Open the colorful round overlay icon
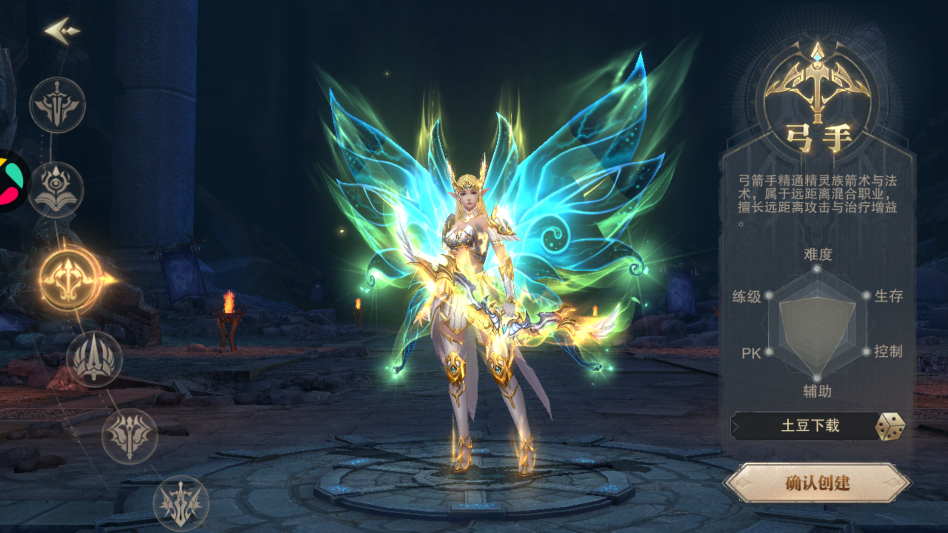The height and width of the screenshot is (533, 948). [10, 181]
